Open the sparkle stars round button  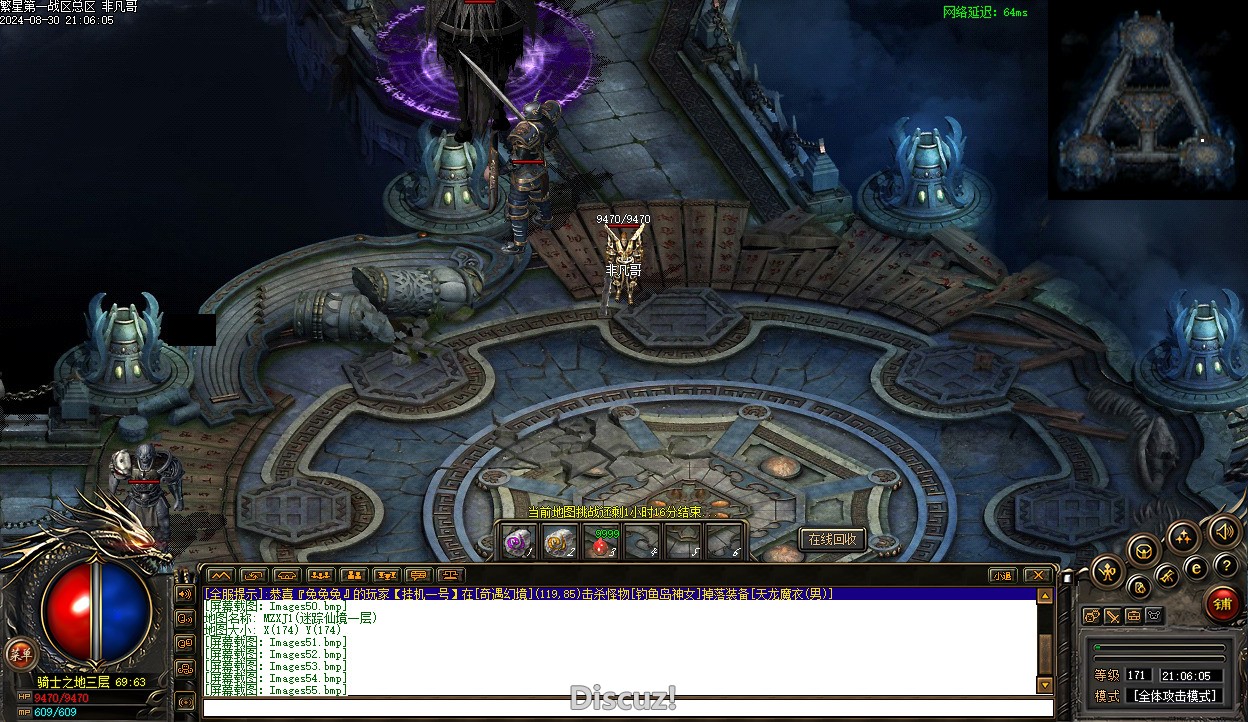1183,537
